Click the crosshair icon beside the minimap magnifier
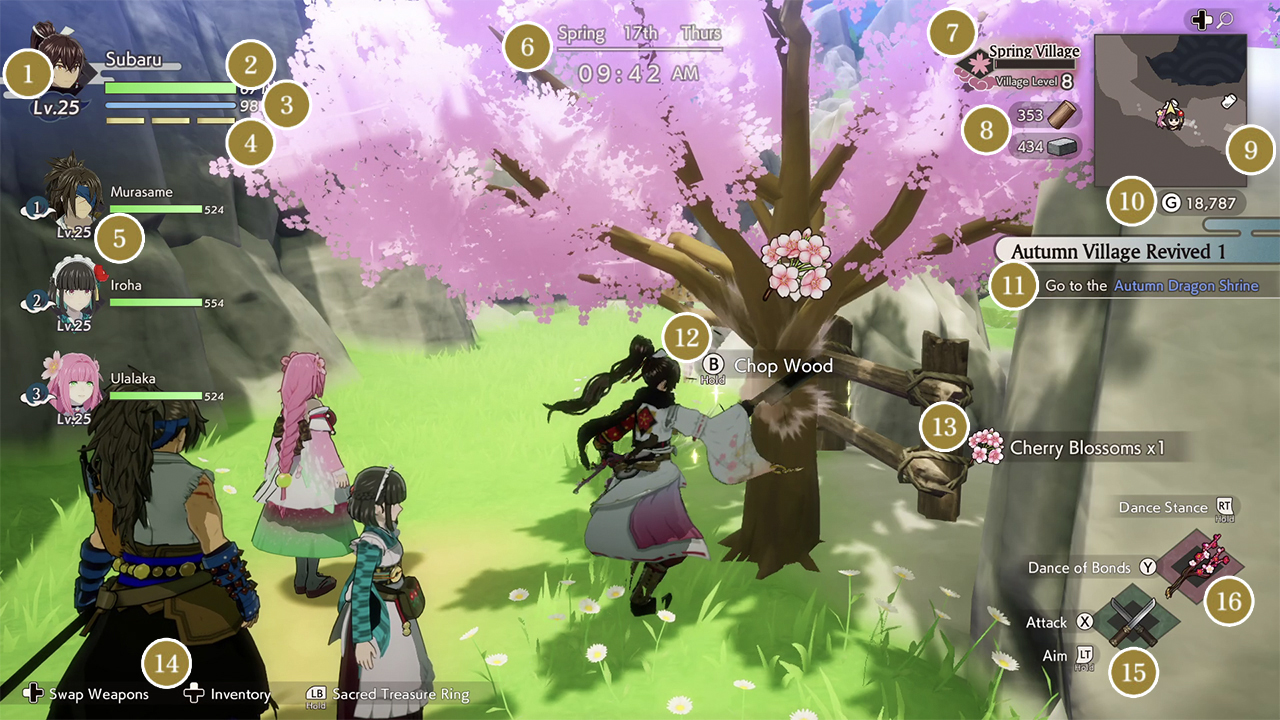Image resolution: width=1280 pixels, height=720 pixels. click(1203, 18)
